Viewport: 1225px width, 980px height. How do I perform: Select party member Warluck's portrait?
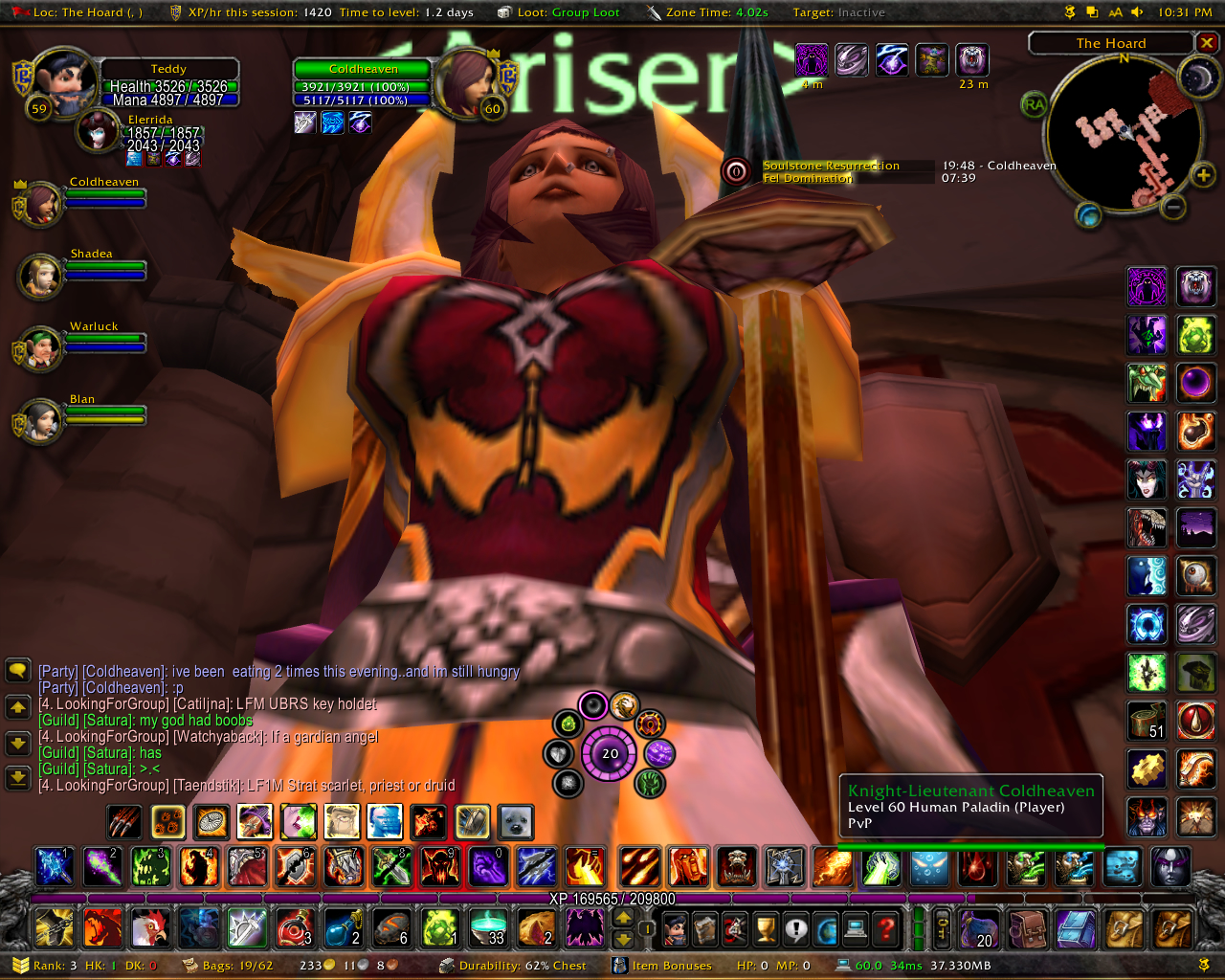point(40,349)
